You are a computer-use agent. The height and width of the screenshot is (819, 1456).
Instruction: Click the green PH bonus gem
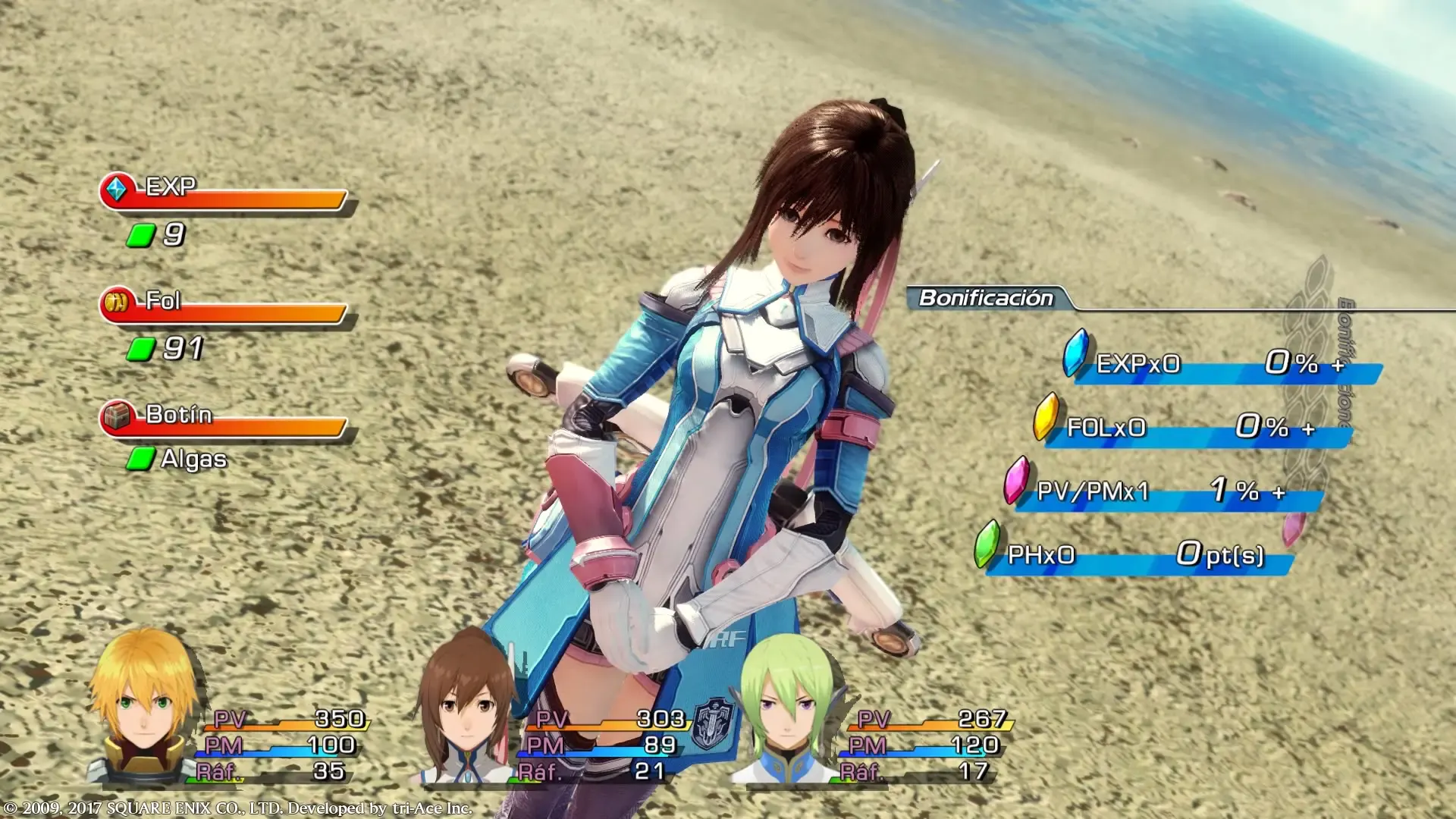click(987, 544)
